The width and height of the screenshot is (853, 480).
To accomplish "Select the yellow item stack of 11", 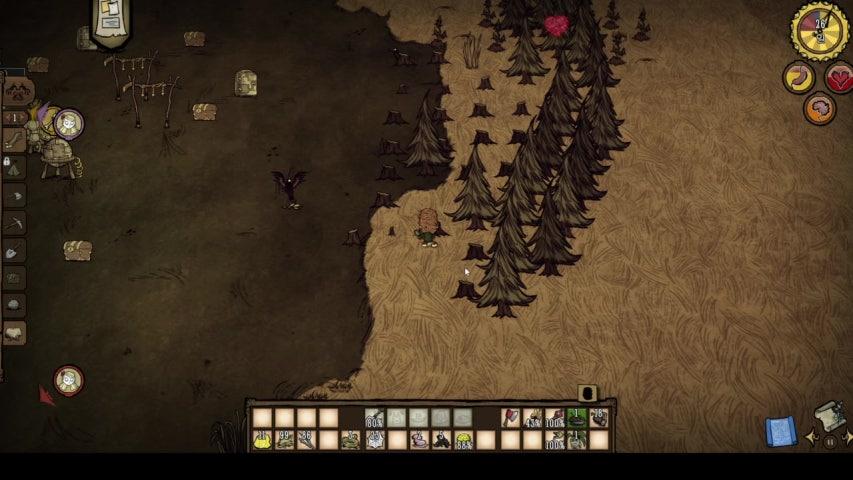I will tap(263, 440).
